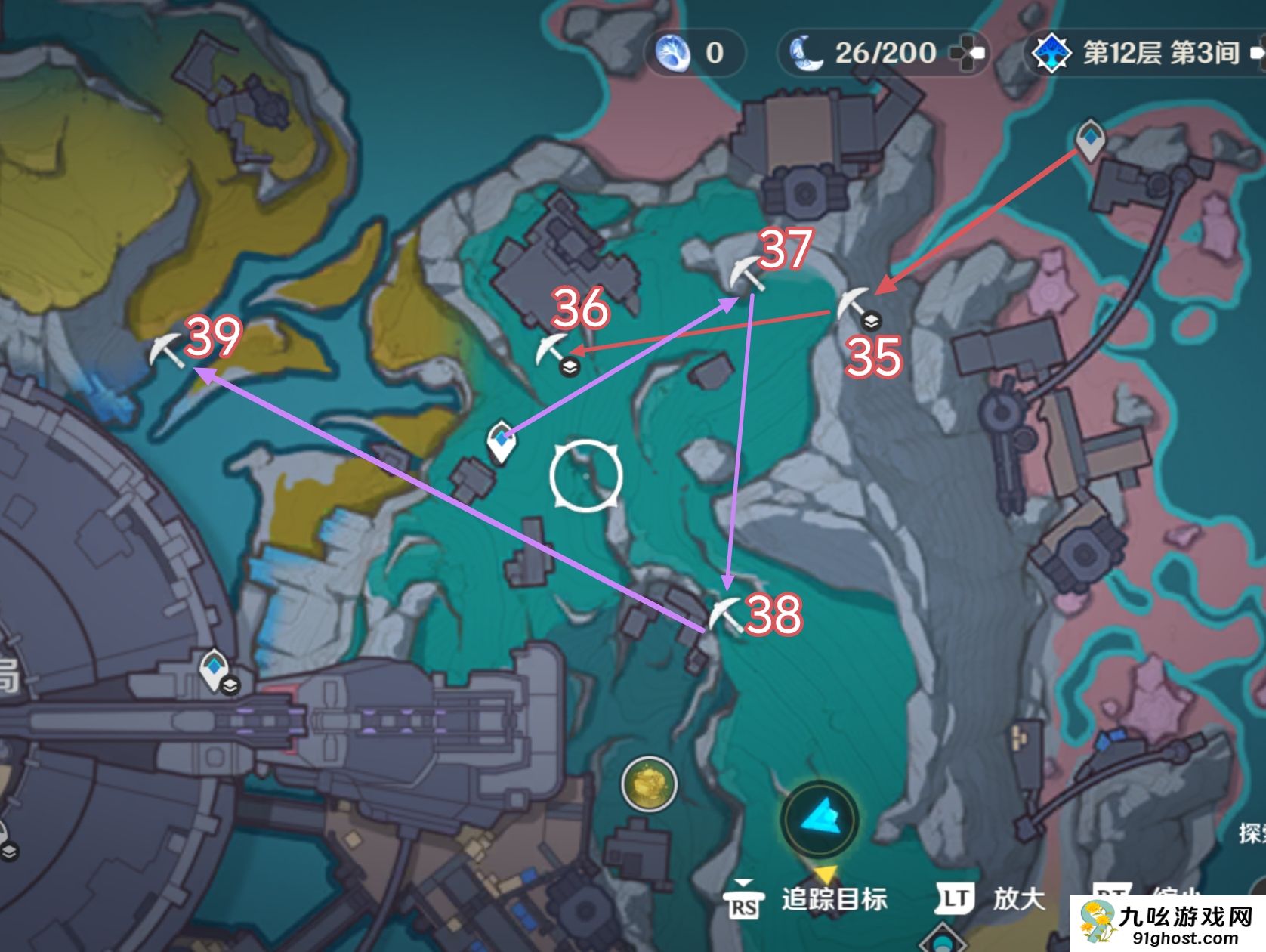Select the teleport waypoint where the red arrow starts
The width and height of the screenshot is (1266, 952).
[x=1089, y=139]
